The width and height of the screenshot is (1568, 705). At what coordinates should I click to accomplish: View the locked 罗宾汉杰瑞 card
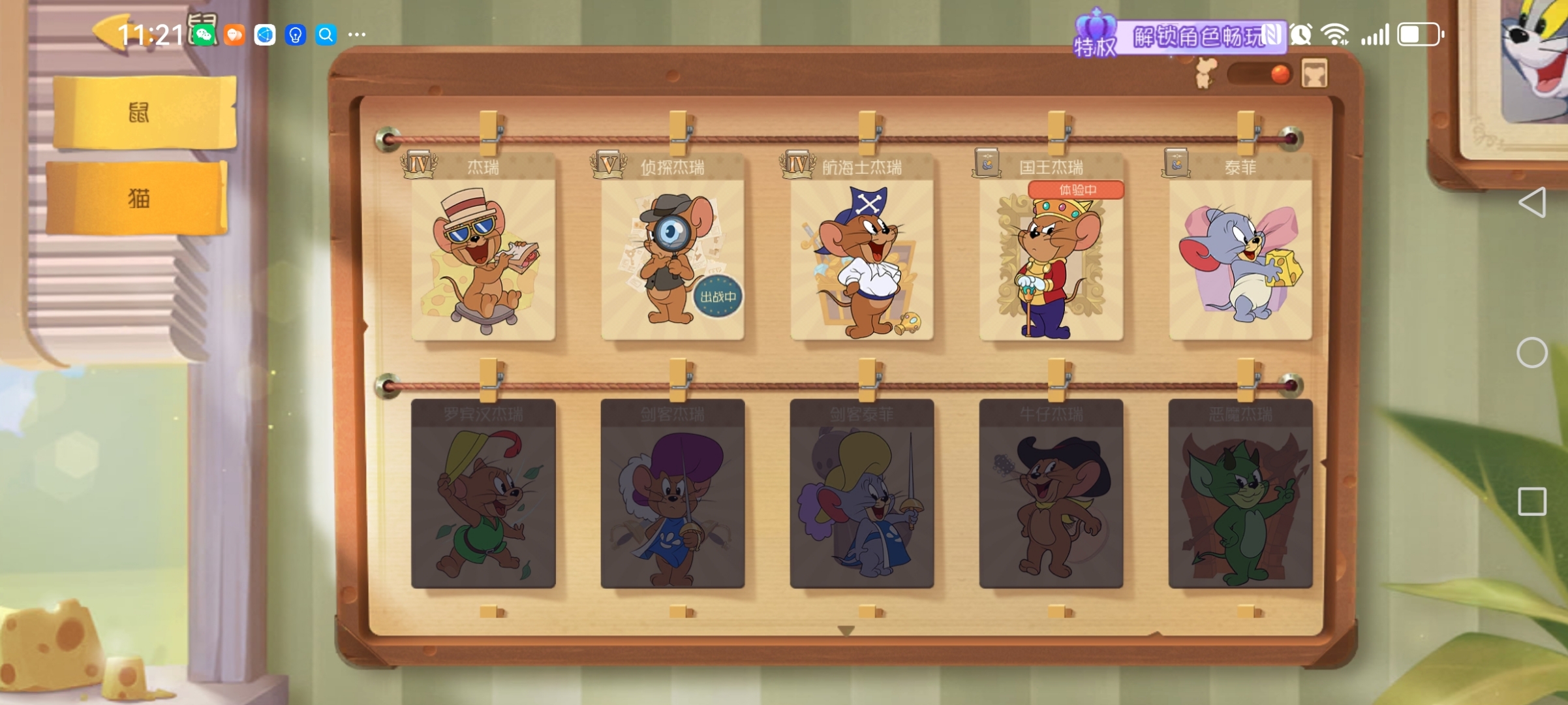click(x=484, y=494)
